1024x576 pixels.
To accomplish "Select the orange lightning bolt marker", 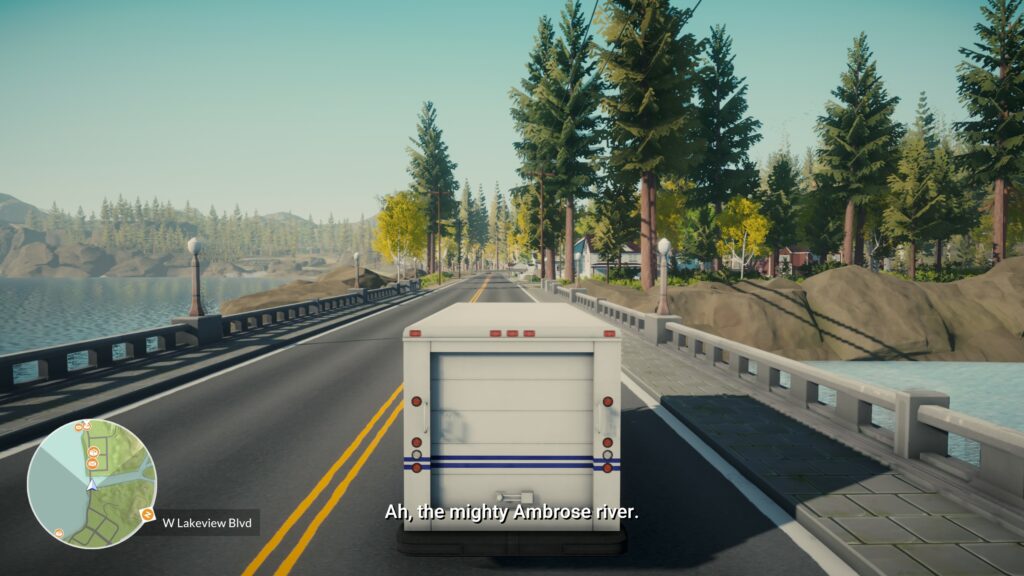I will pos(148,515).
